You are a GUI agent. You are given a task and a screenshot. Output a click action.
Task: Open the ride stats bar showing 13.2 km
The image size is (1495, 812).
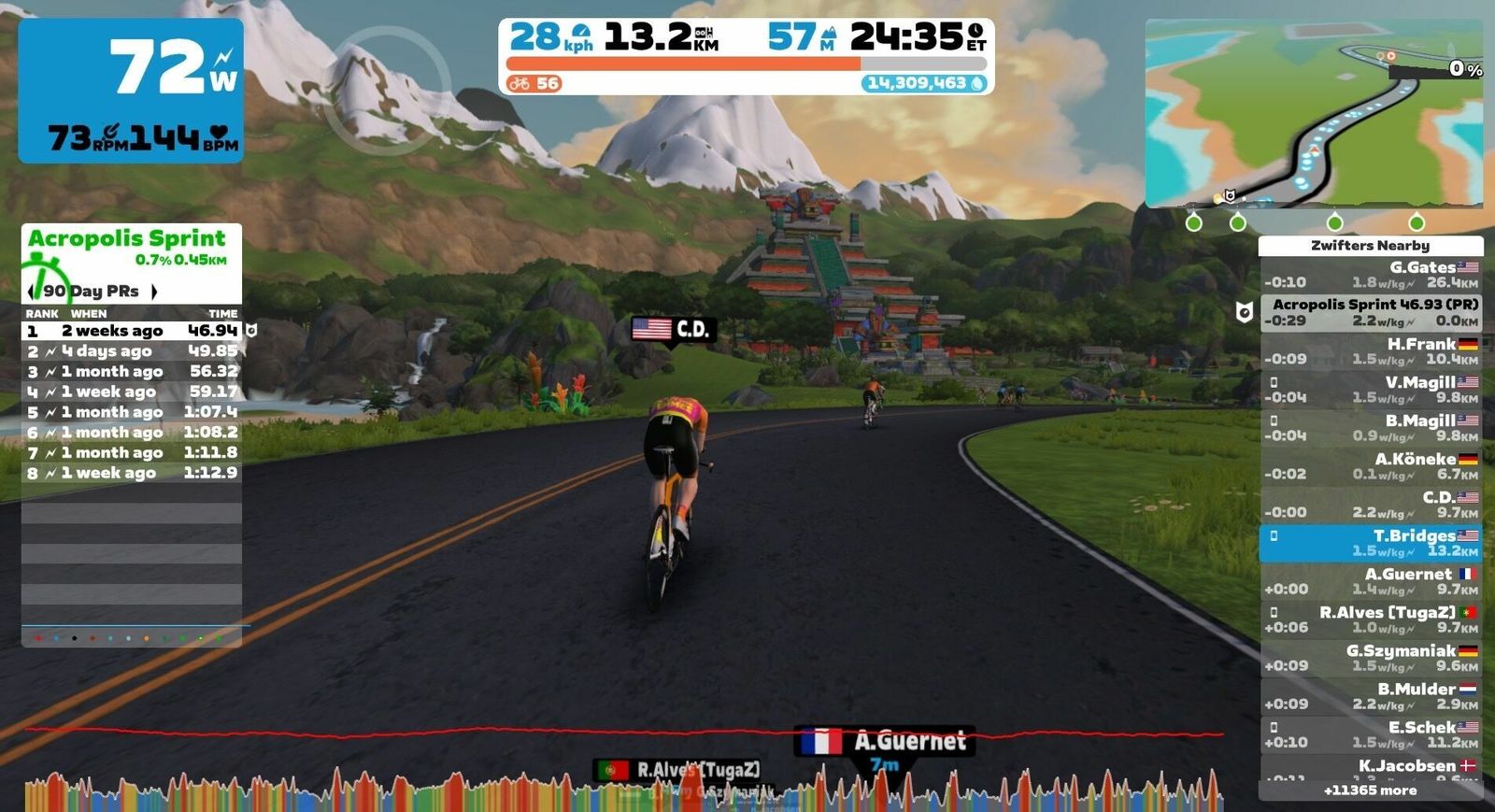(x=746, y=56)
